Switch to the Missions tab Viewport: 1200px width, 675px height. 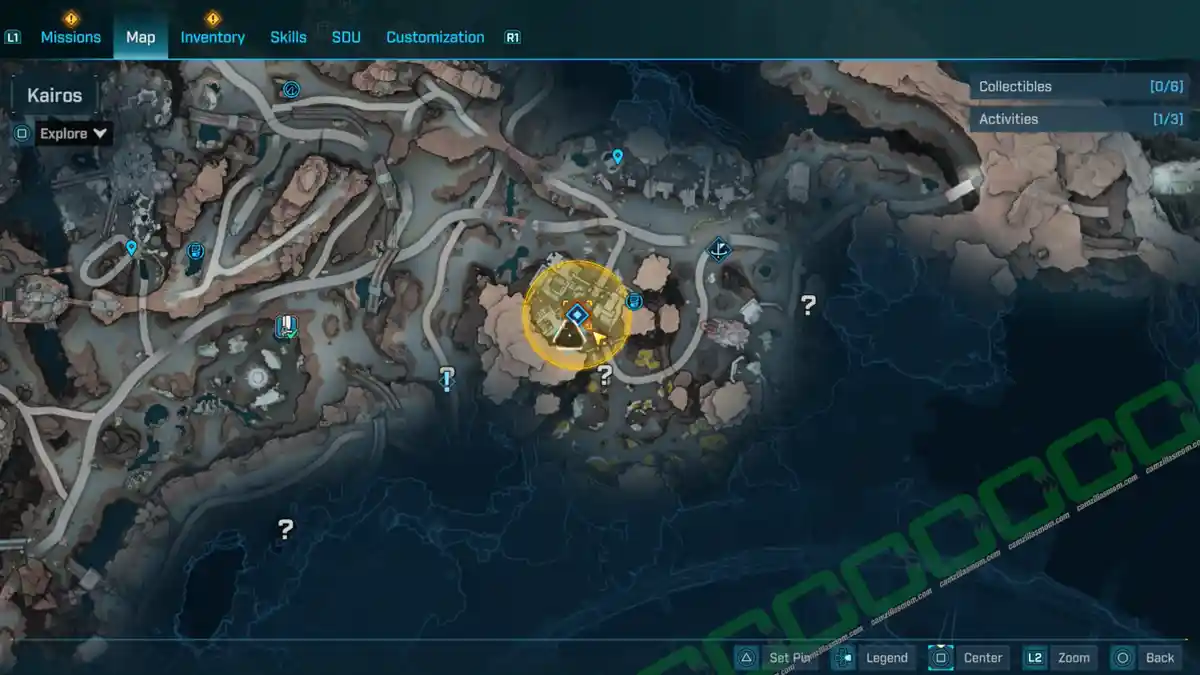pos(70,37)
